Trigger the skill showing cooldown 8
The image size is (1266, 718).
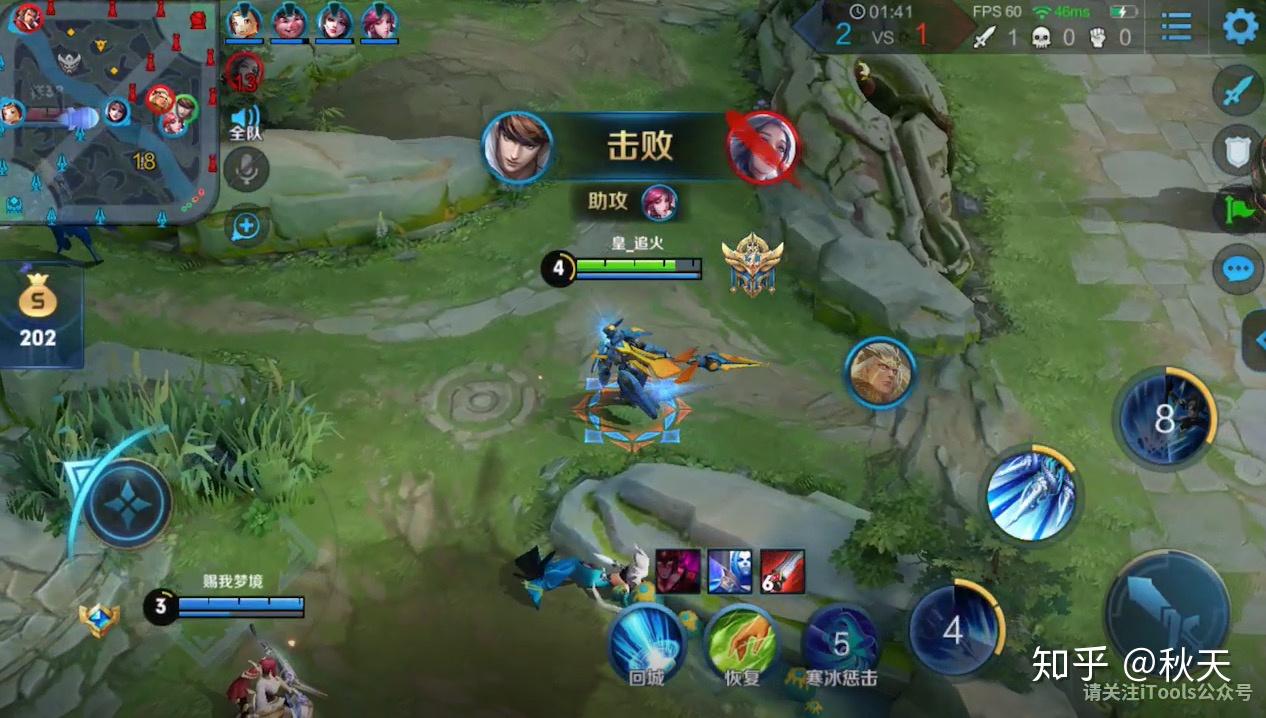1165,418
